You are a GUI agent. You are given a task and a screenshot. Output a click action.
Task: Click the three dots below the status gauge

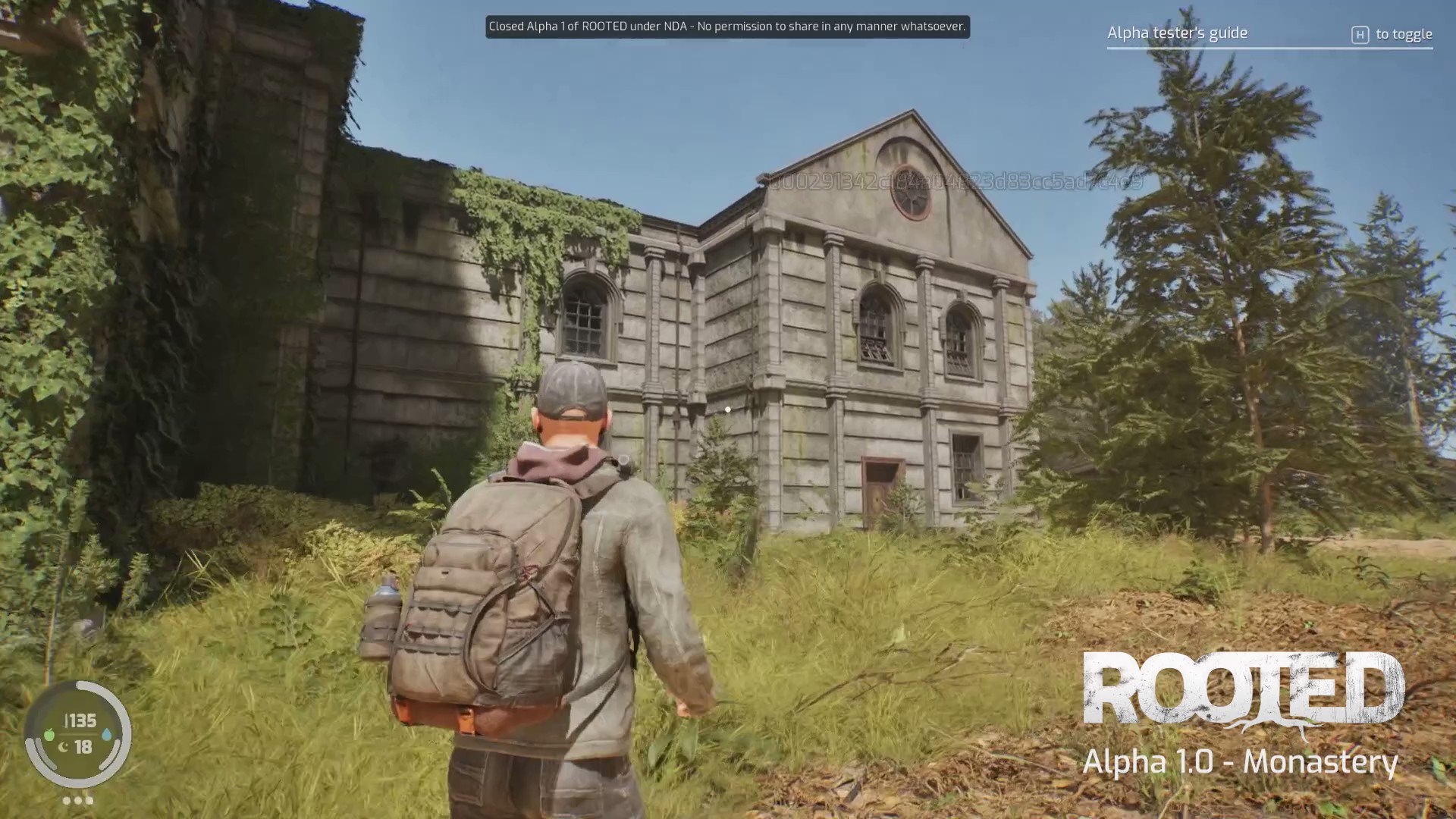tap(77, 800)
